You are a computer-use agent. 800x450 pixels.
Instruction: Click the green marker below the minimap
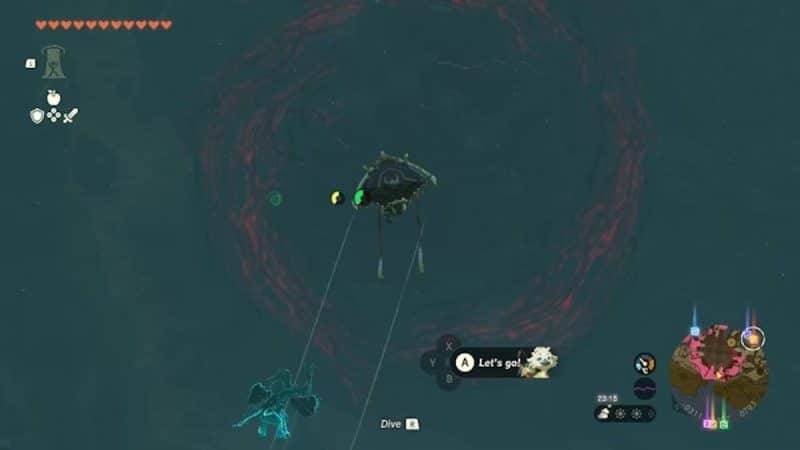[x=723, y=424]
